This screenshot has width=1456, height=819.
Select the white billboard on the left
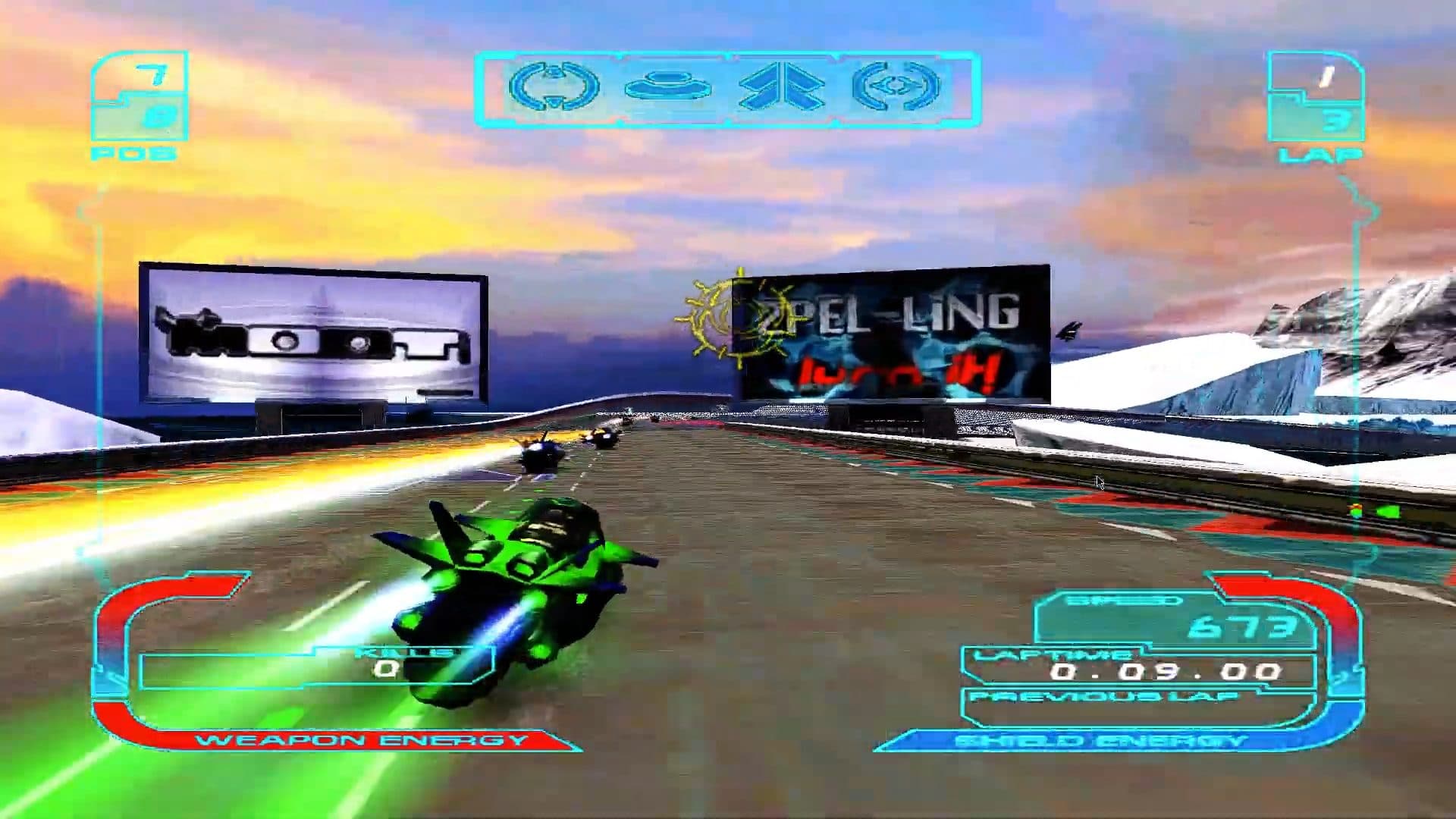(x=311, y=334)
